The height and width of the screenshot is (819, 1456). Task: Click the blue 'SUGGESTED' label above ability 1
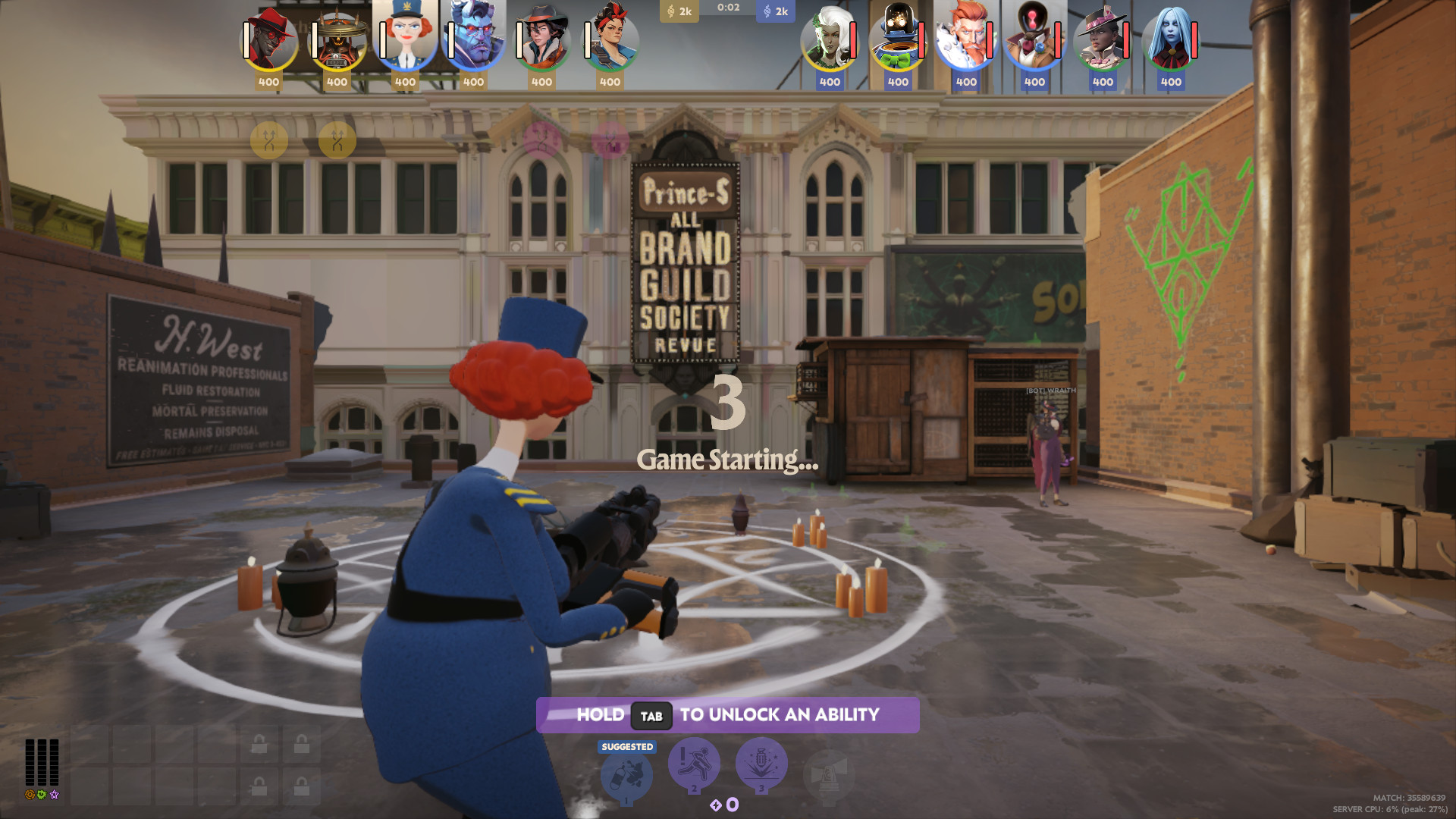[x=626, y=746]
